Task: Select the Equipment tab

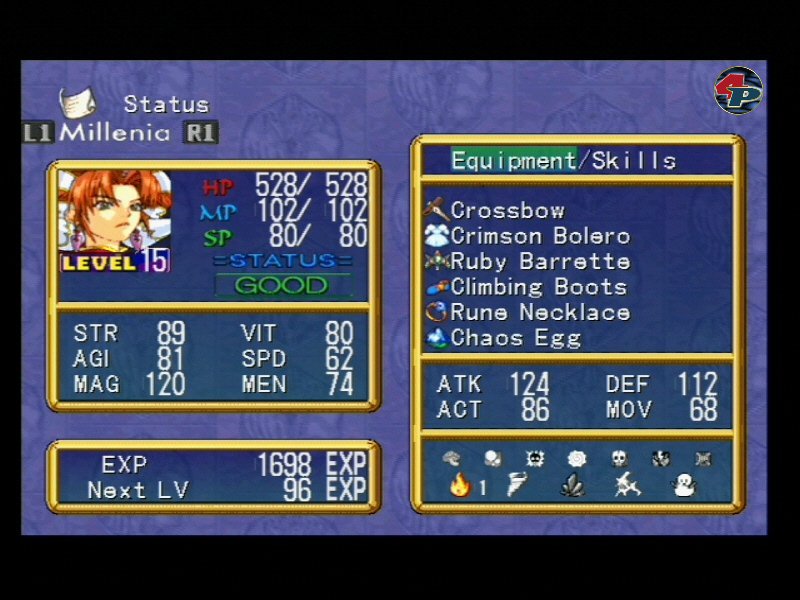Action: [513, 160]
